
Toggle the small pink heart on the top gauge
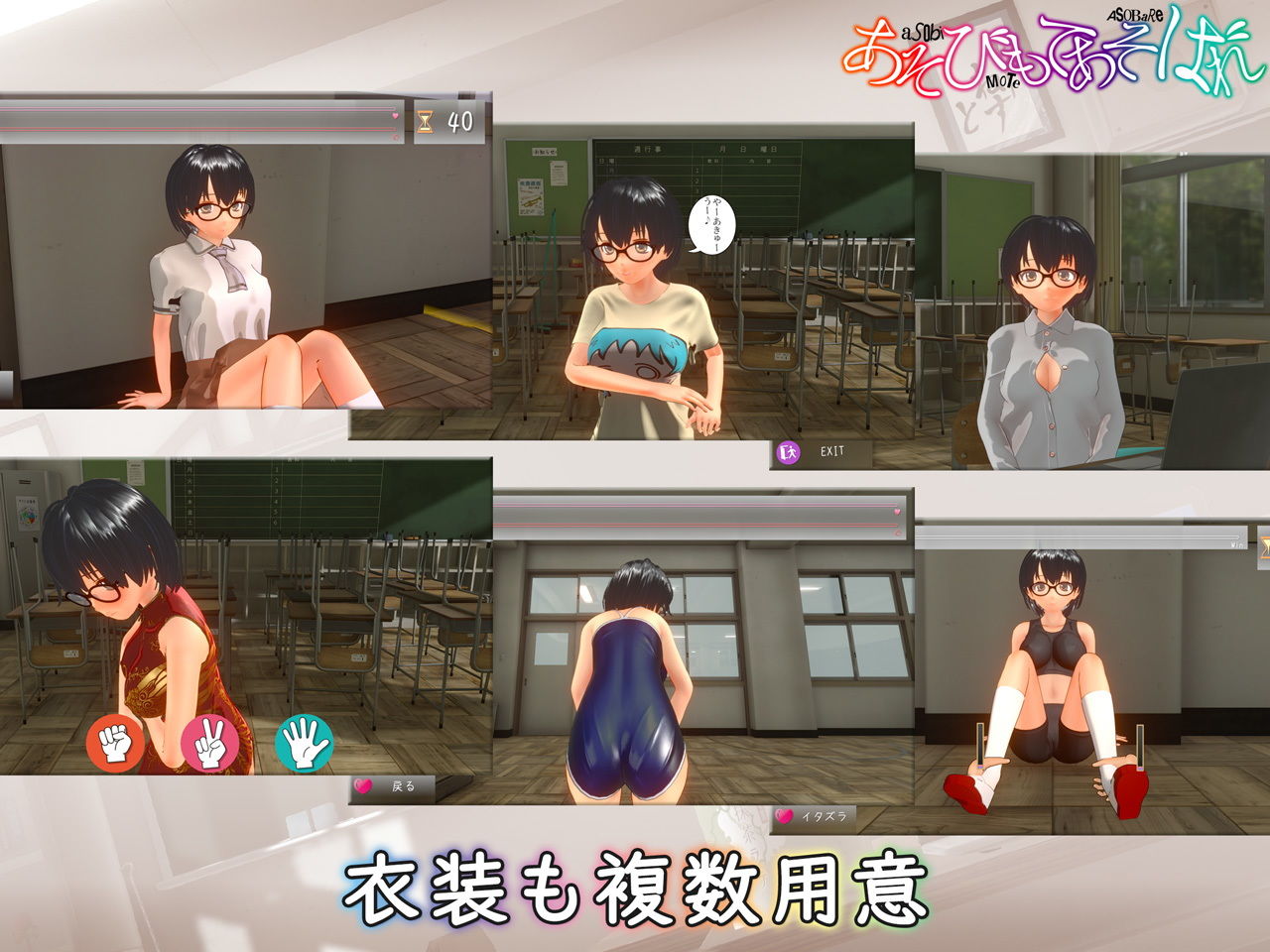(396, 116)
